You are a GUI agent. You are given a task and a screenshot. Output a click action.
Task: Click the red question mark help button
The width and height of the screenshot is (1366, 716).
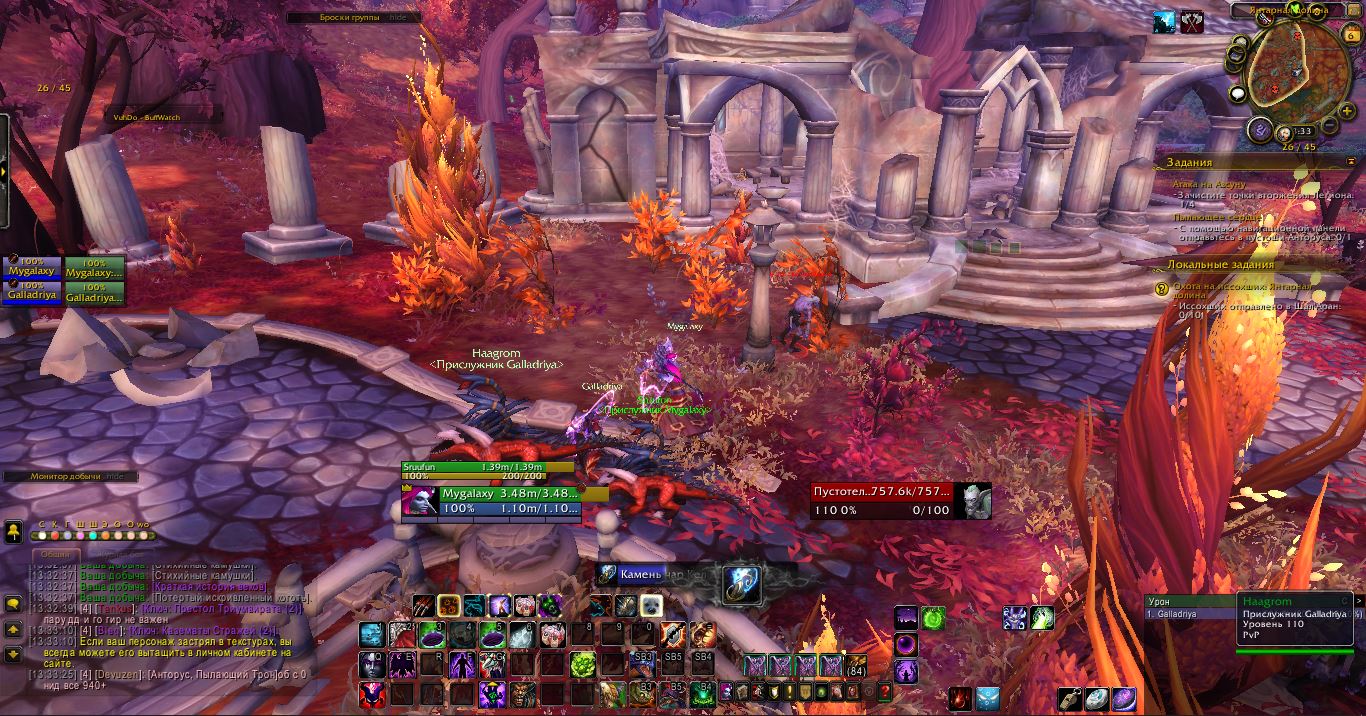click(x=885, y=691)
